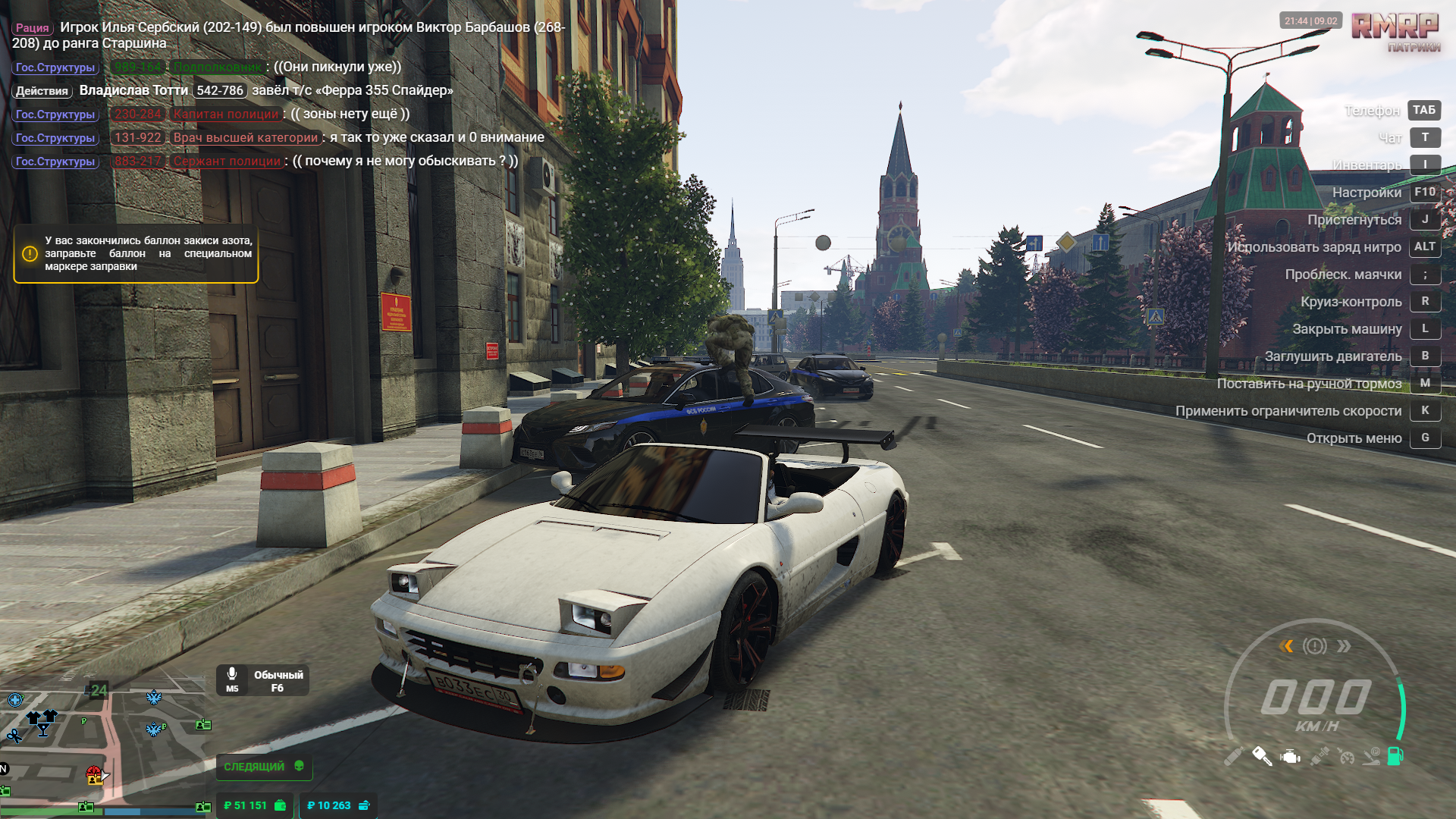
Task: Select the cocktail glass bar marker
Action: pos(43,730)
